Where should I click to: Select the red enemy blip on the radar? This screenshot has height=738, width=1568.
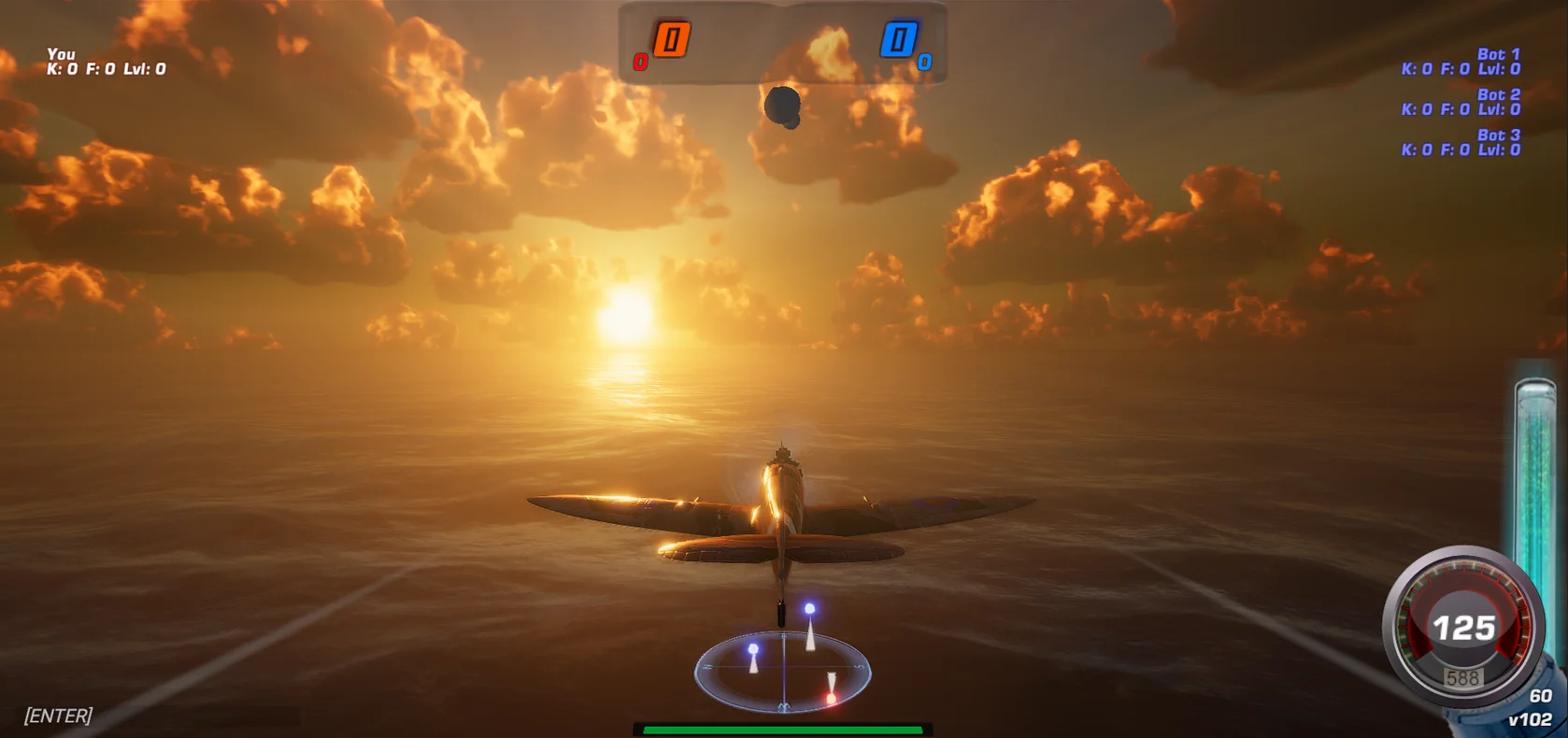832,698
